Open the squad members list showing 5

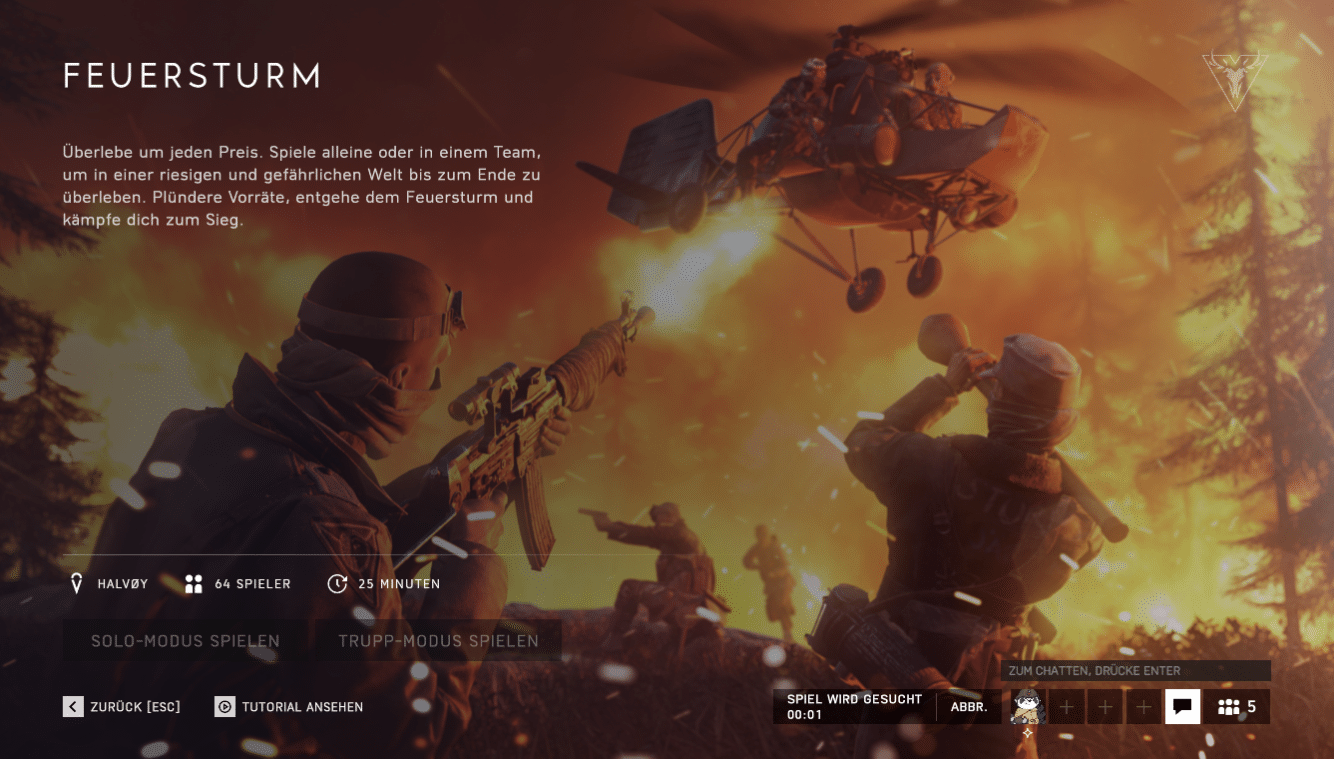(x=1237, y=707)
